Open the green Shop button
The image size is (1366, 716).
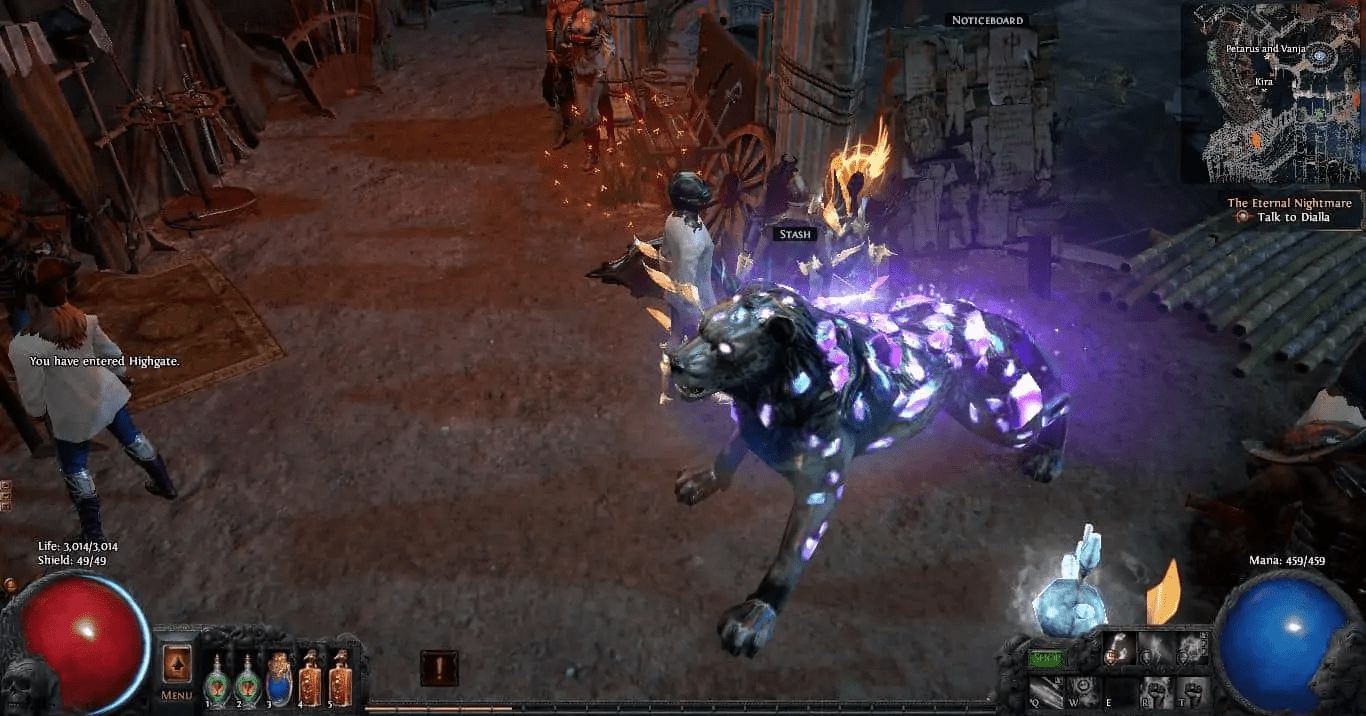point(1047,659)
